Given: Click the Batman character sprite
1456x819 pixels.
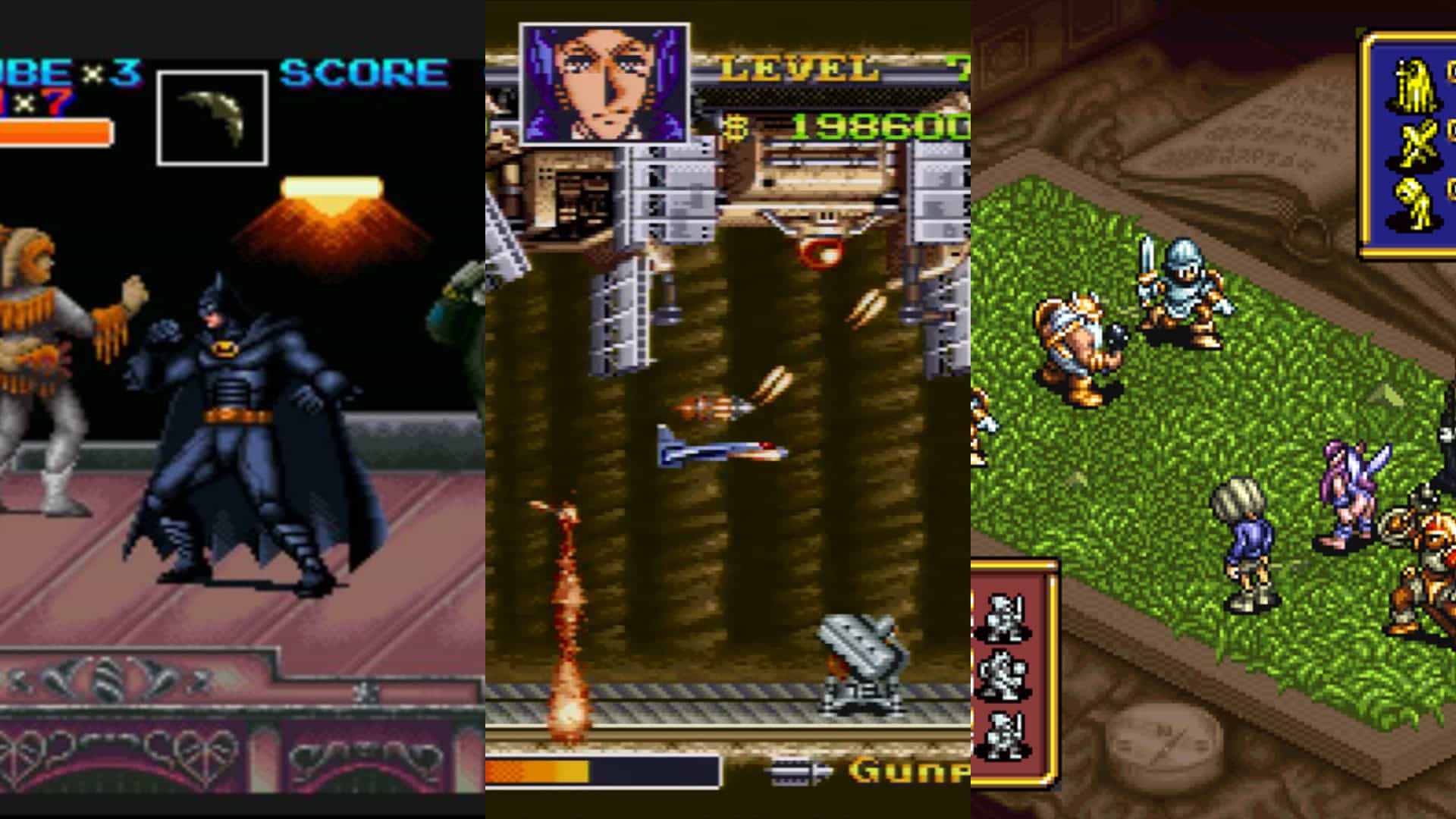Looking at the screenshot, I should [227, 425].
